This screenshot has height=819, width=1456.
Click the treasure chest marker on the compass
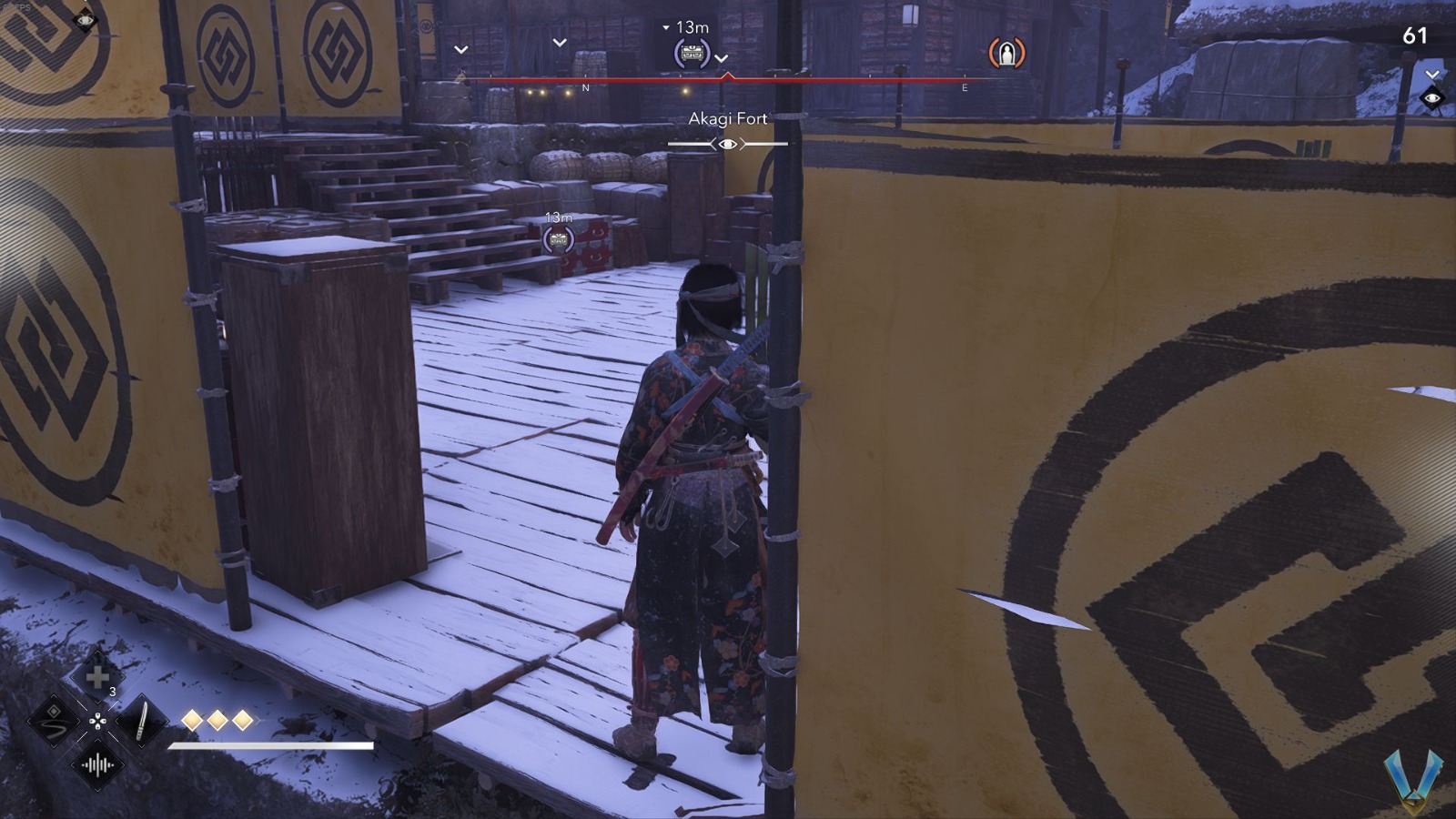tap(691, 51)
